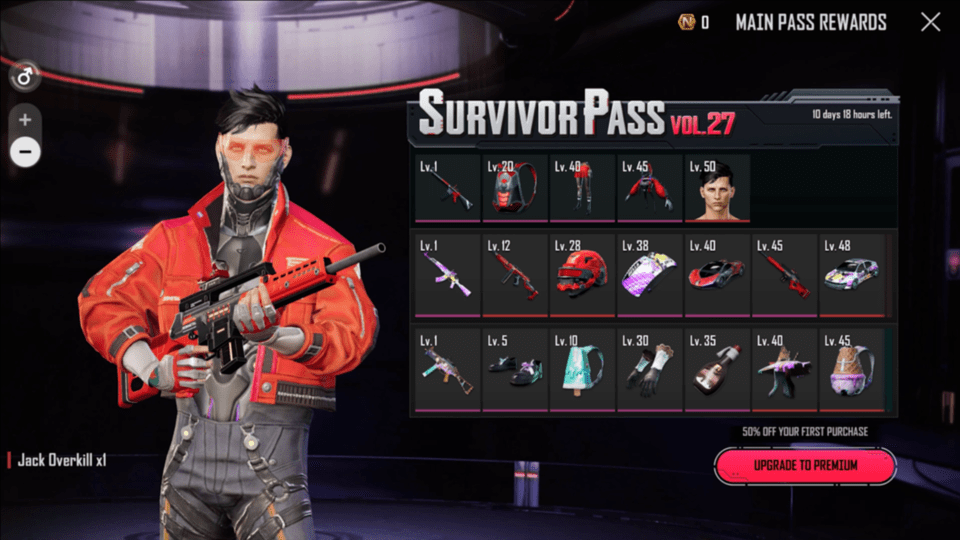Preview the Lv. 30 black gloves reward

649,369
